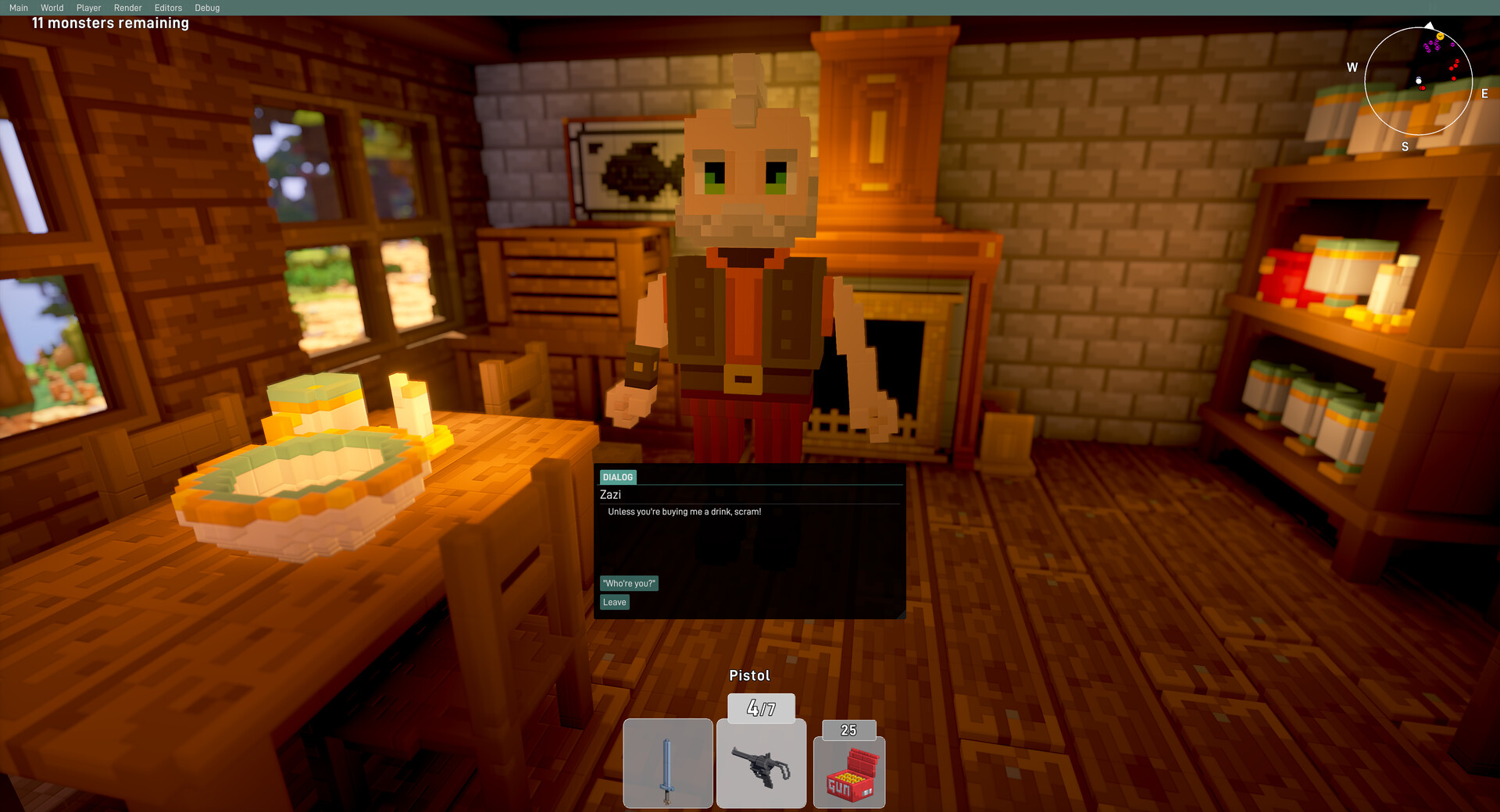Click Leave to exit the conversation
The height and width of the screenshot is (812, 1500).
(x=615, y=602)
